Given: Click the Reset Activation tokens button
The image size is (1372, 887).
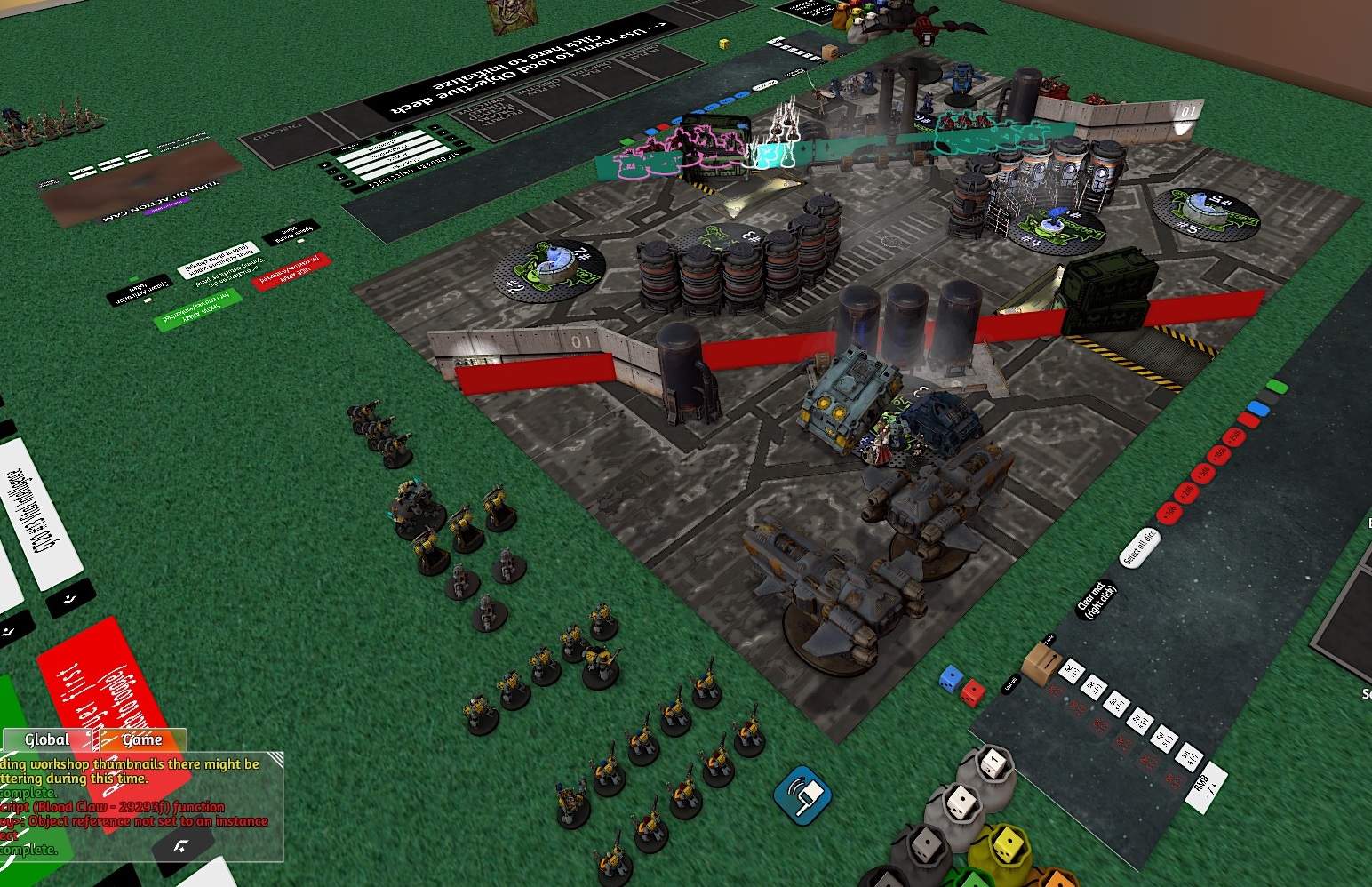Looking at the screenshot, I should [x=219, y=259].
